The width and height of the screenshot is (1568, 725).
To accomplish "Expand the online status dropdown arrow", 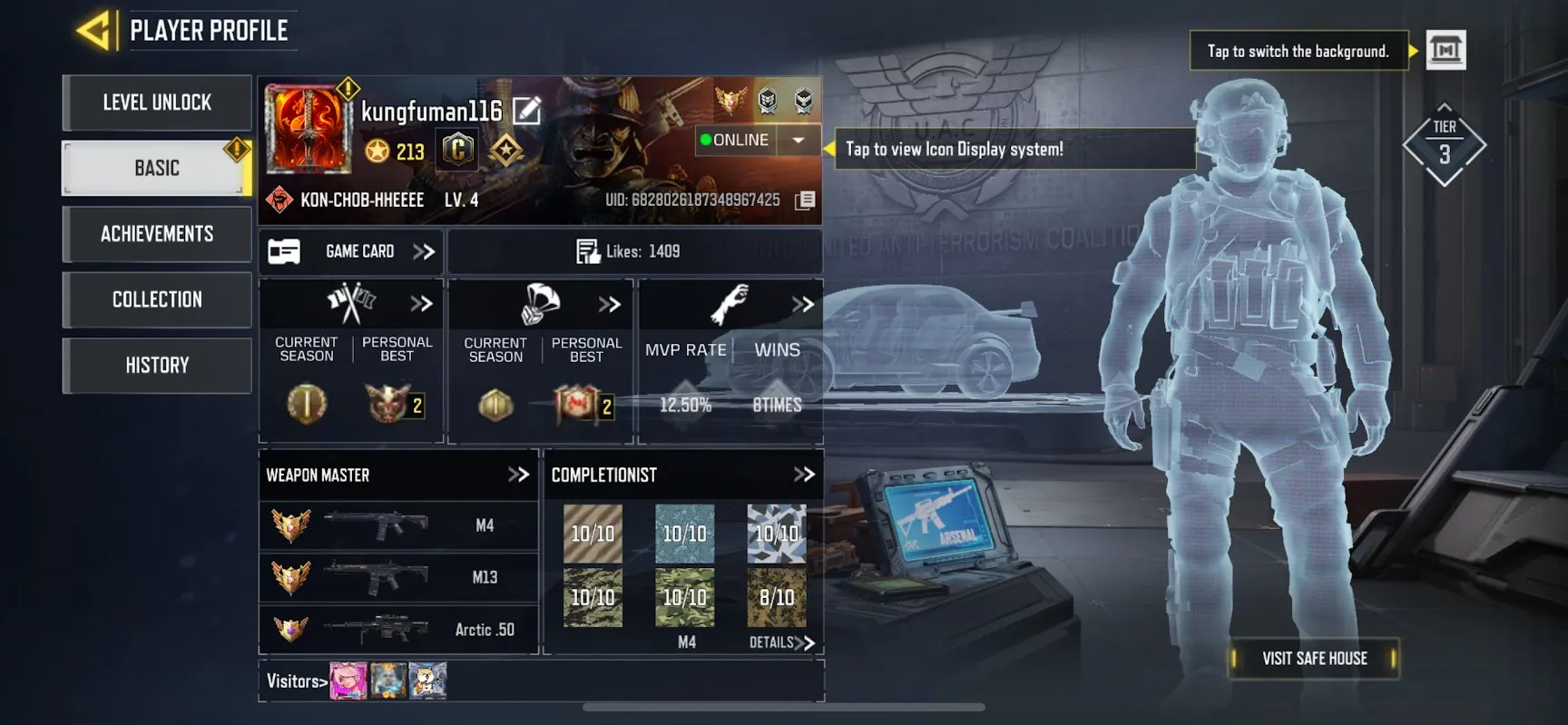I will point(799,140).
